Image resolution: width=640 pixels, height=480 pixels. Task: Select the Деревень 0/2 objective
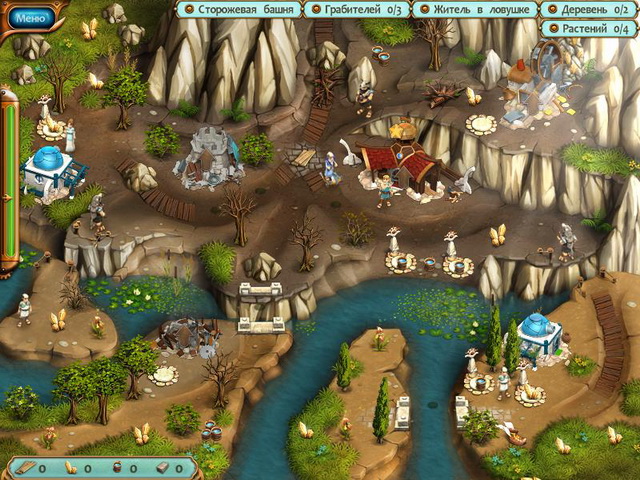589,10
